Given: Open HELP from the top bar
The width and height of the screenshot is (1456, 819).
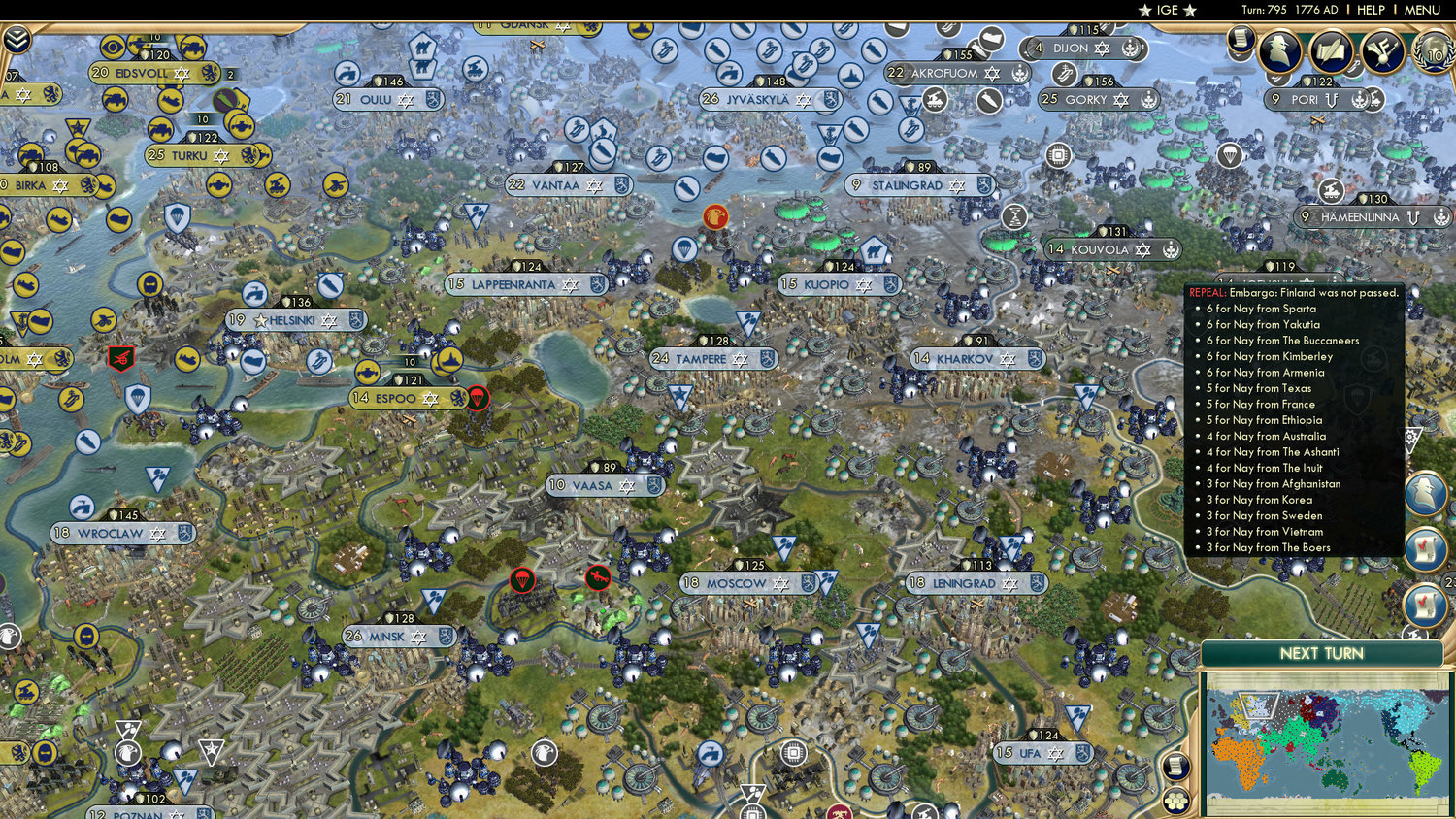Looking at the screenshot, I should point(1370,10).
